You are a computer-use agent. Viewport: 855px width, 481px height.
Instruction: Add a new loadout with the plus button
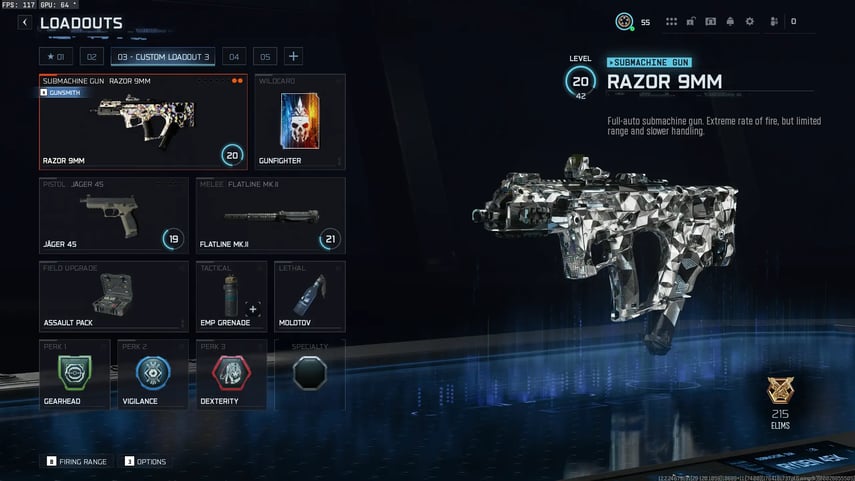pyautogui.click(x=294, y=56)
